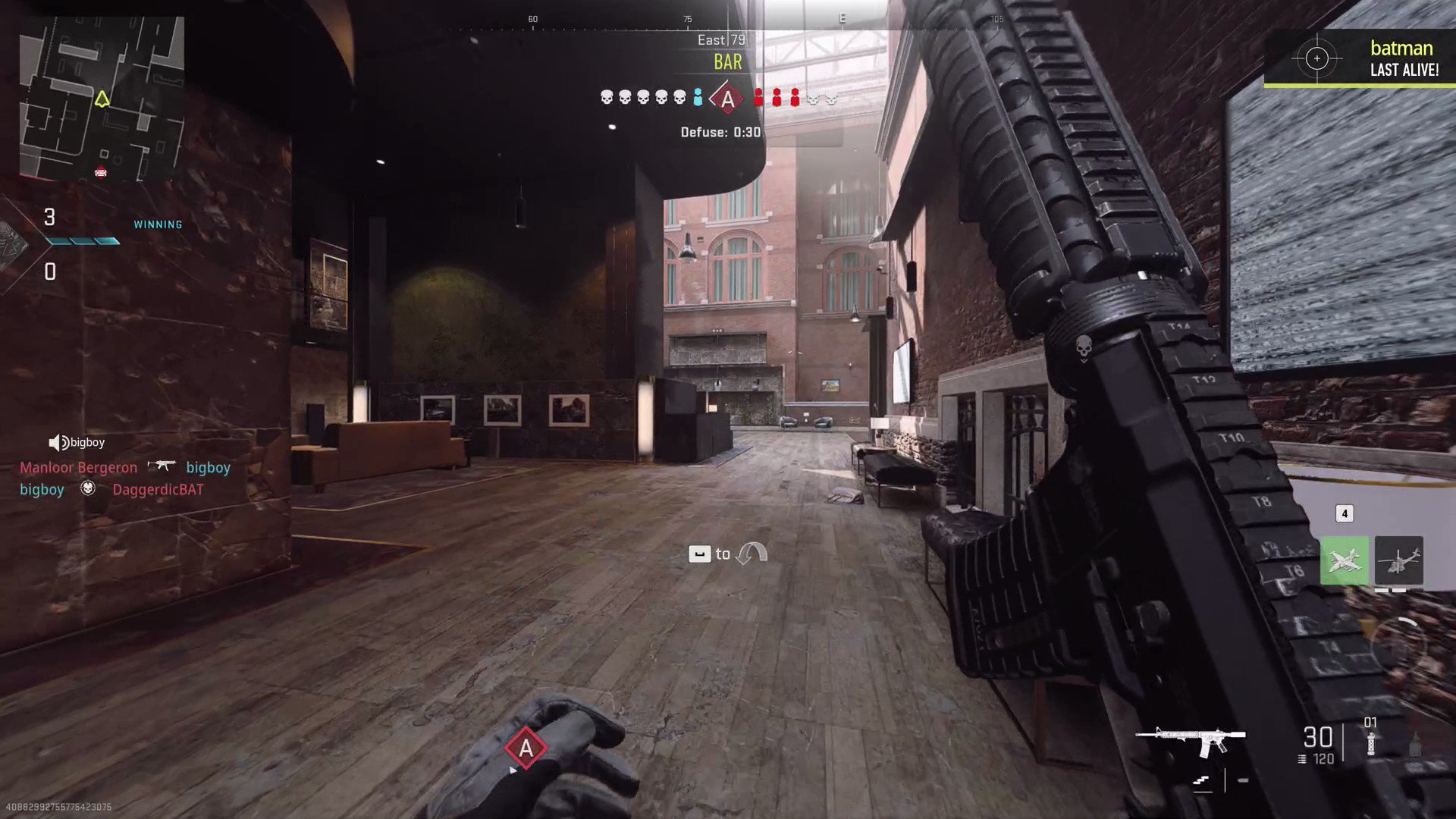Click the keybind badge labeled 4
Screen dimensions: 1456x819
[x=1345, y=513]
